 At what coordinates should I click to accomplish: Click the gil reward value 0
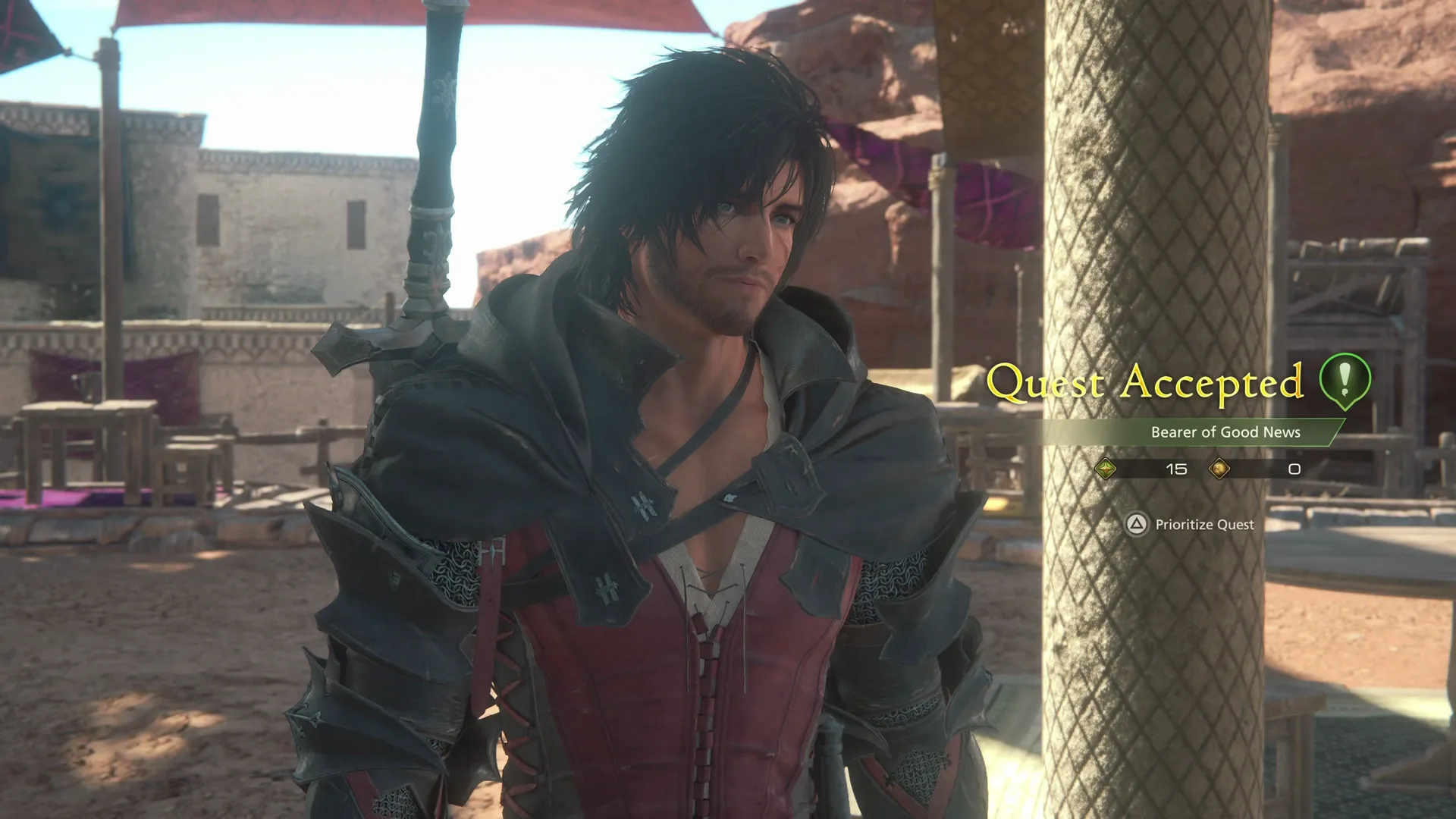pos(1294,469)
